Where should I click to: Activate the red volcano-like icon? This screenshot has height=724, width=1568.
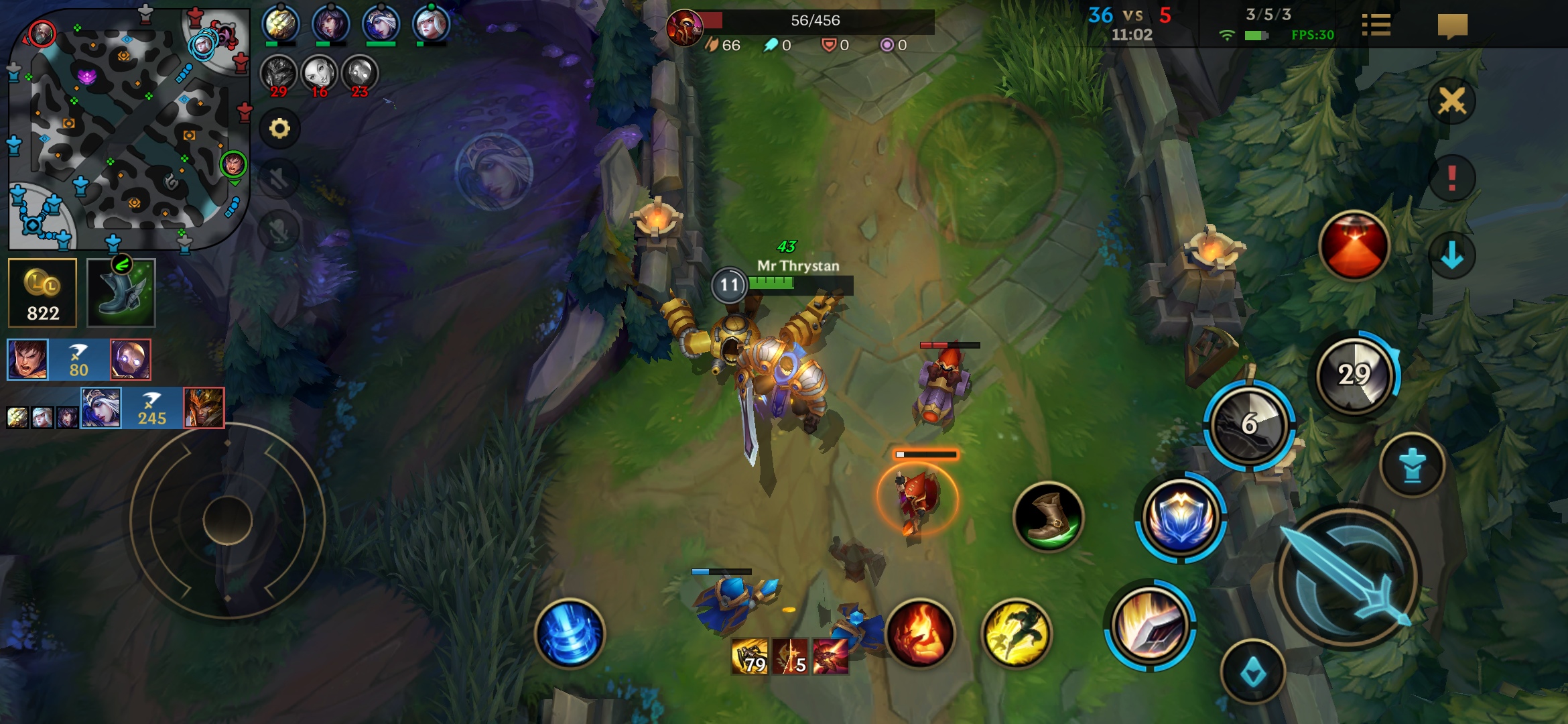[x=1354, y=246]
